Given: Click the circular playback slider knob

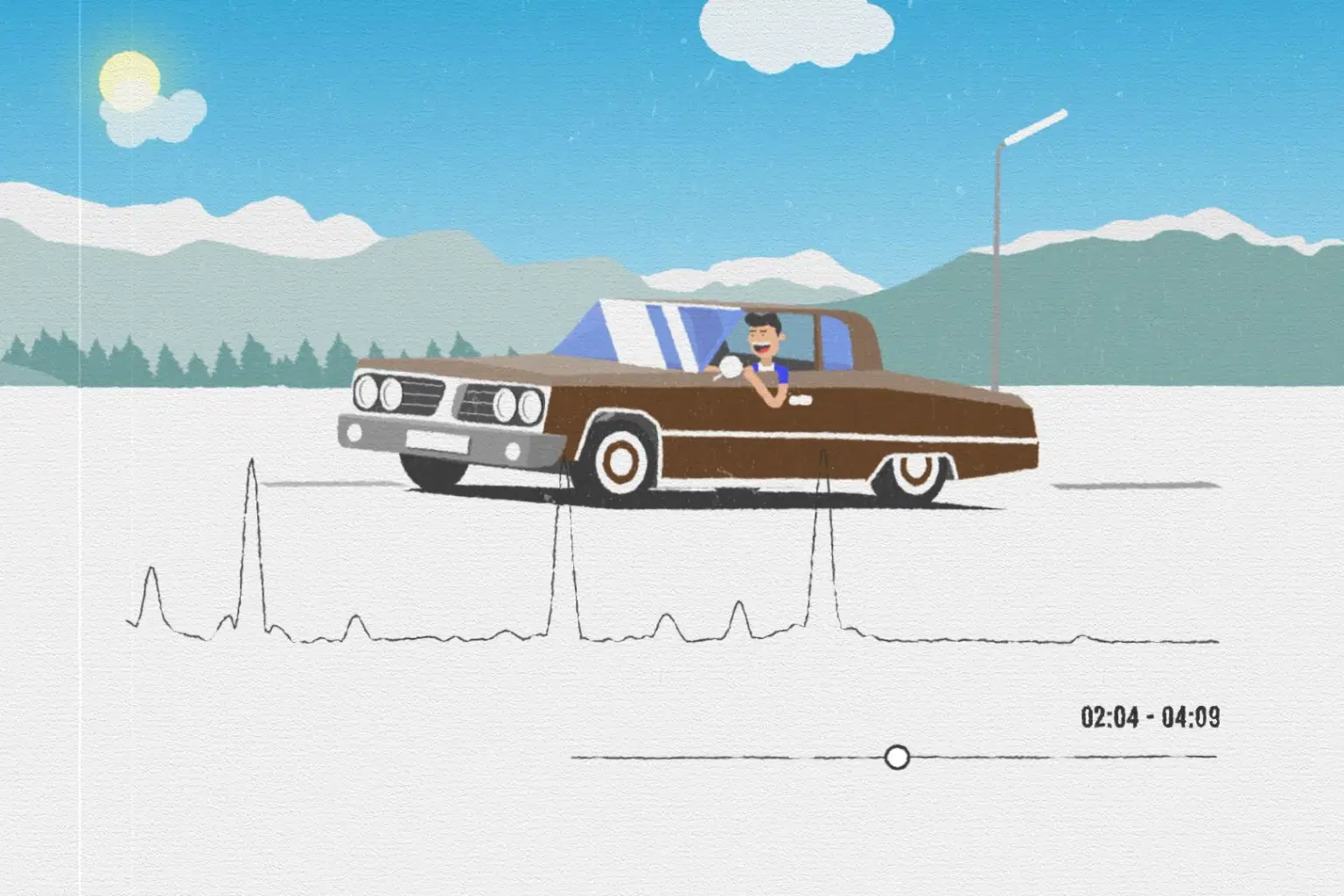Looking at the screenshot, I should [897, 757].
